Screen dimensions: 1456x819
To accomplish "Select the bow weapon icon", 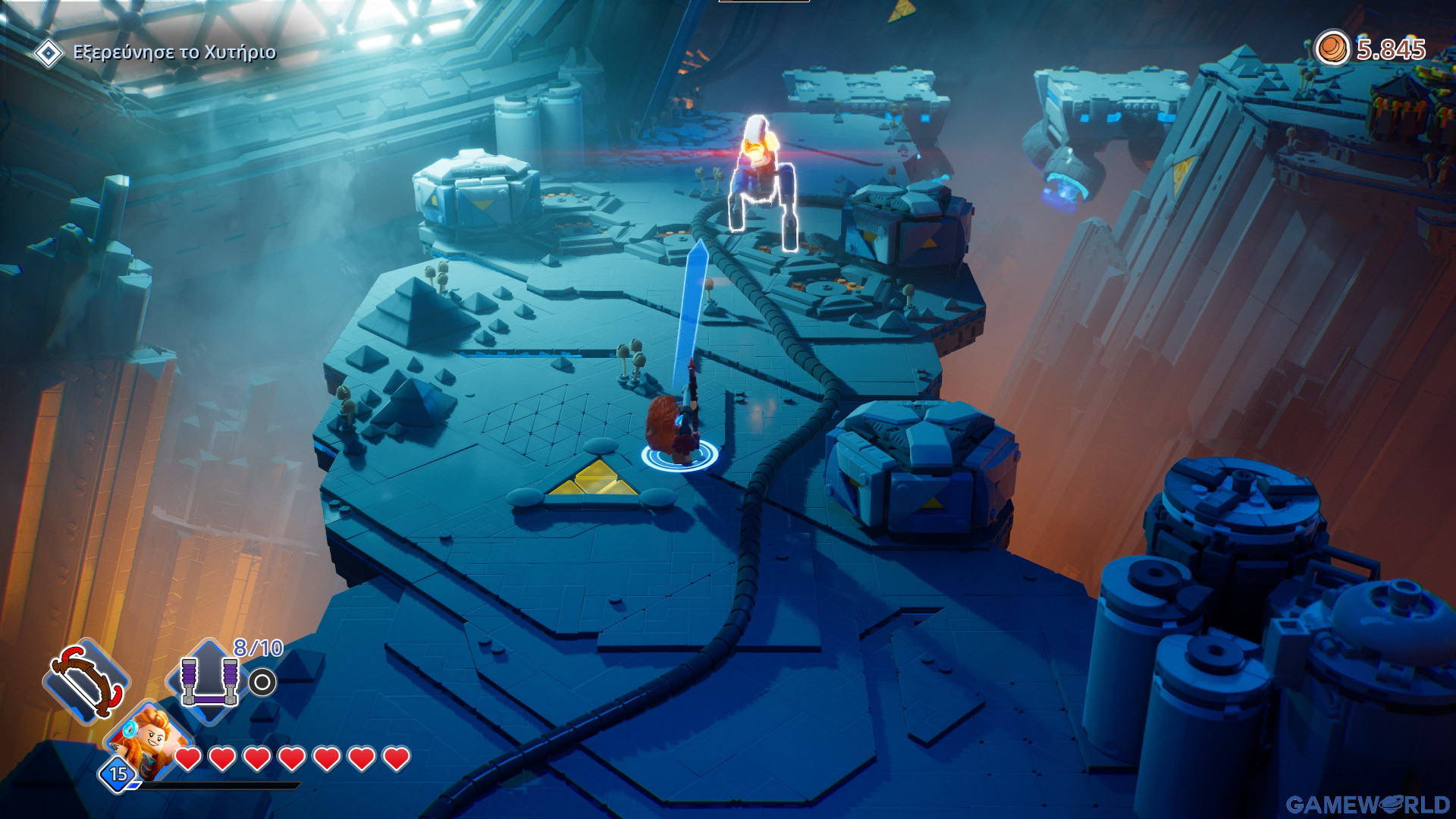I will [86, 680].
